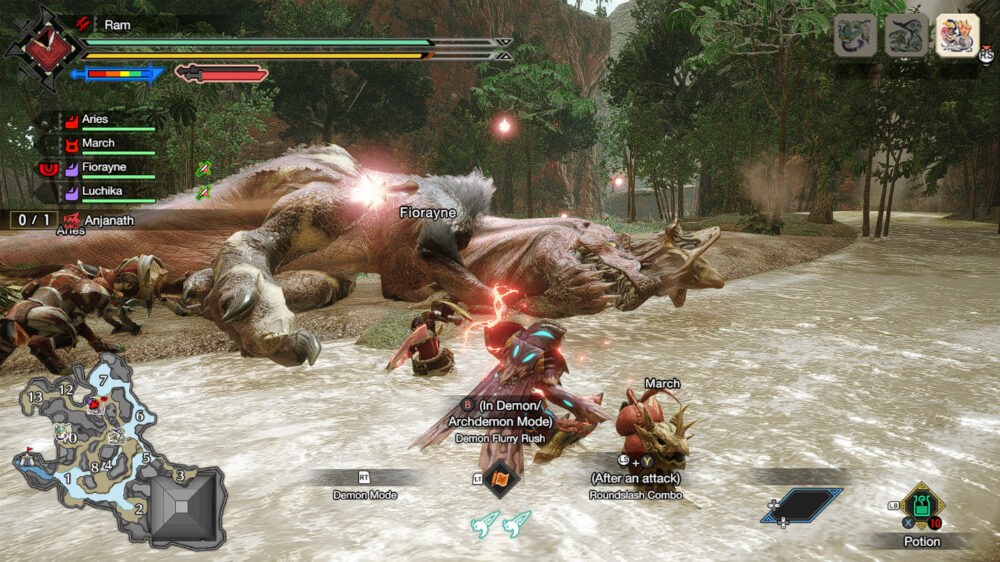The image size is (1000, 562).
Task: Choose Luchika in the party list
Action: [103, 190]
